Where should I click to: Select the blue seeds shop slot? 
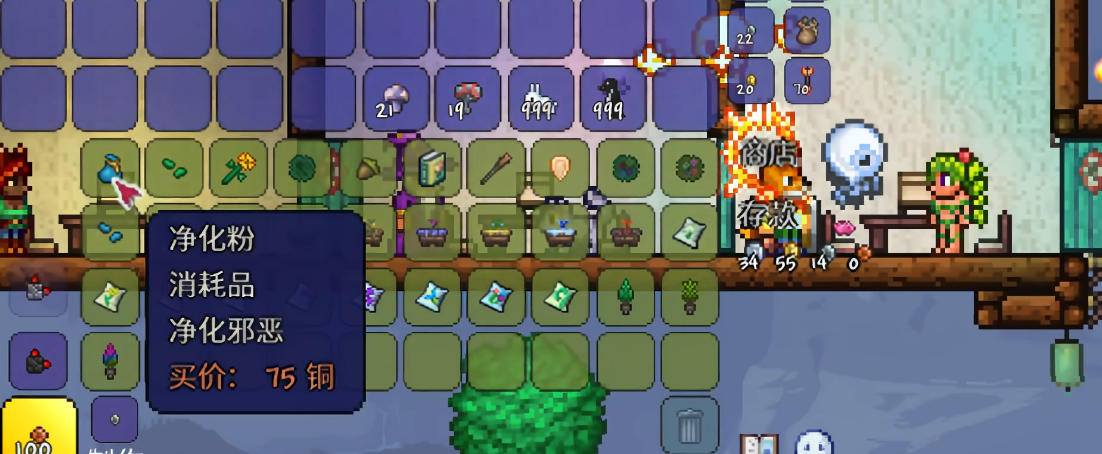(111, 232)
